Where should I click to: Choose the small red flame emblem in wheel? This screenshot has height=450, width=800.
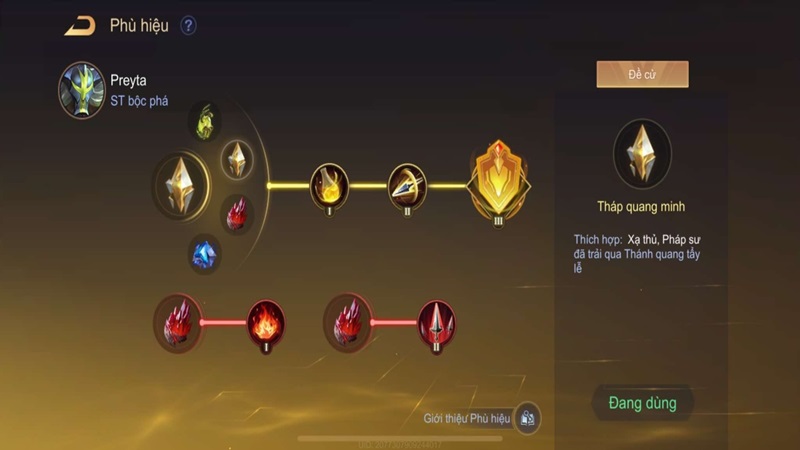coord(237,213)
